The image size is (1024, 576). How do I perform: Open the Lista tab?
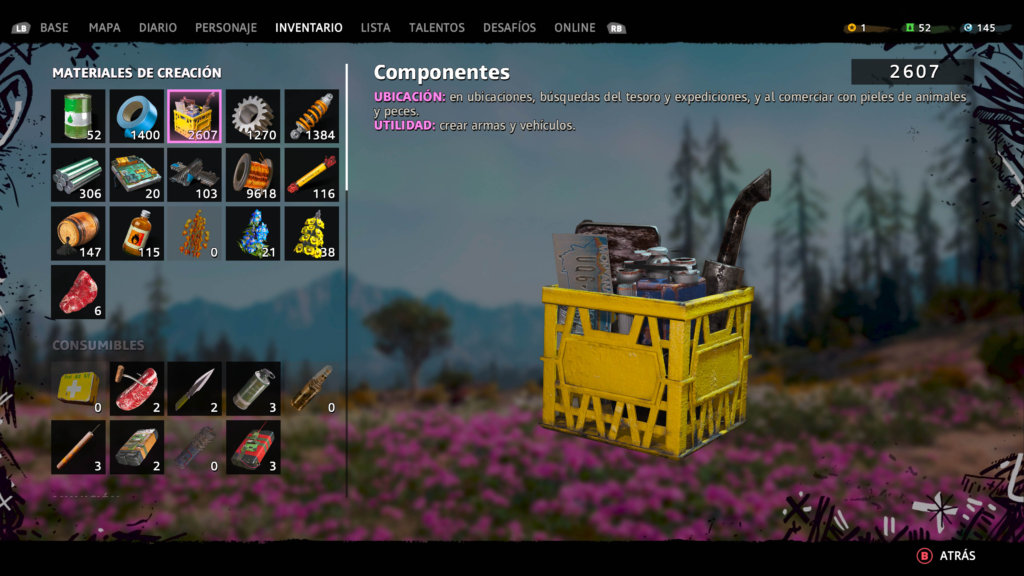[376, 28]
